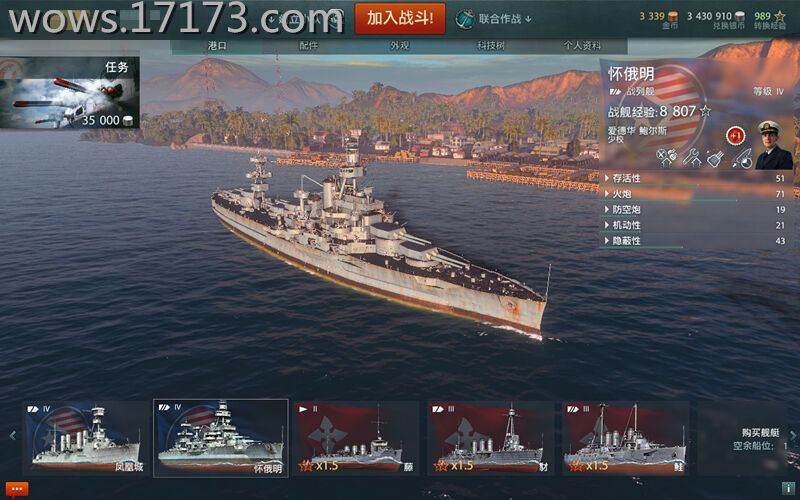
Task: Open the 任务 mission panel
Action: 70,92
